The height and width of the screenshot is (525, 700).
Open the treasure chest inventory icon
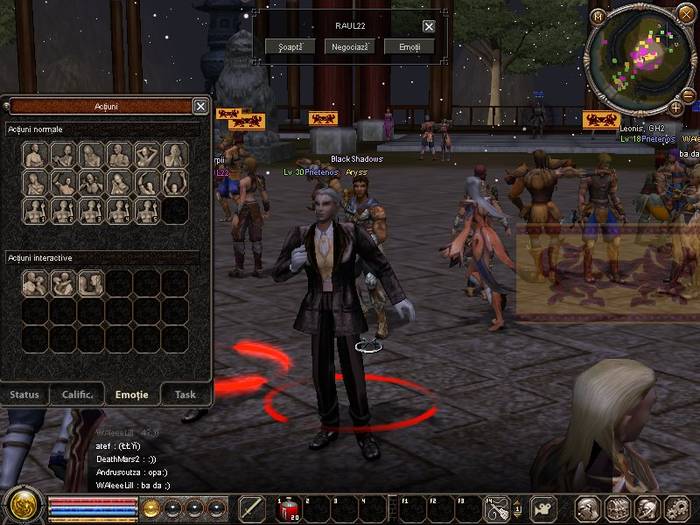click(617, 509)
